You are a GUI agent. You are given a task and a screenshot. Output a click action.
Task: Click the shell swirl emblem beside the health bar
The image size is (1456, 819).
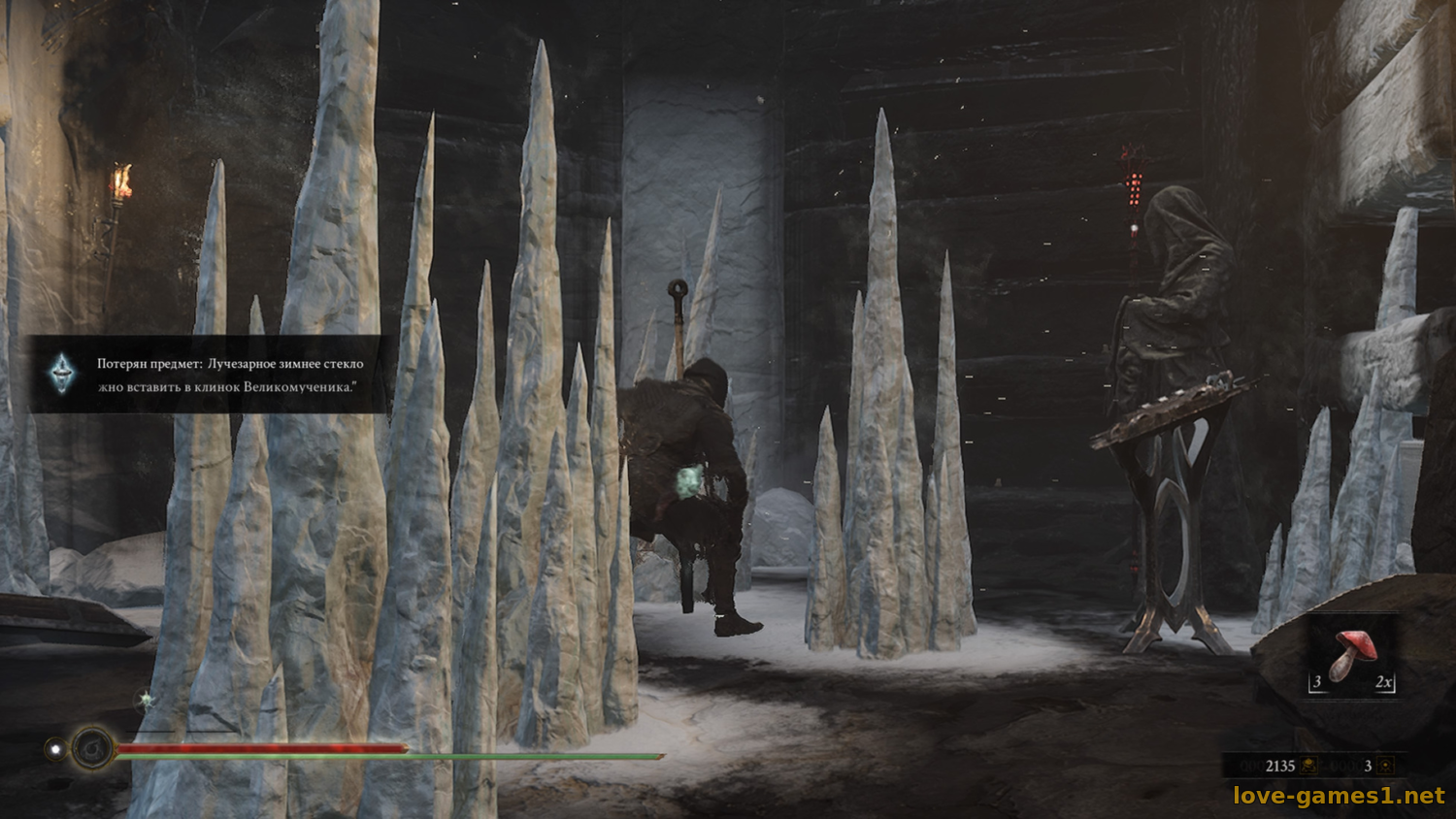[x=93, y=748]
